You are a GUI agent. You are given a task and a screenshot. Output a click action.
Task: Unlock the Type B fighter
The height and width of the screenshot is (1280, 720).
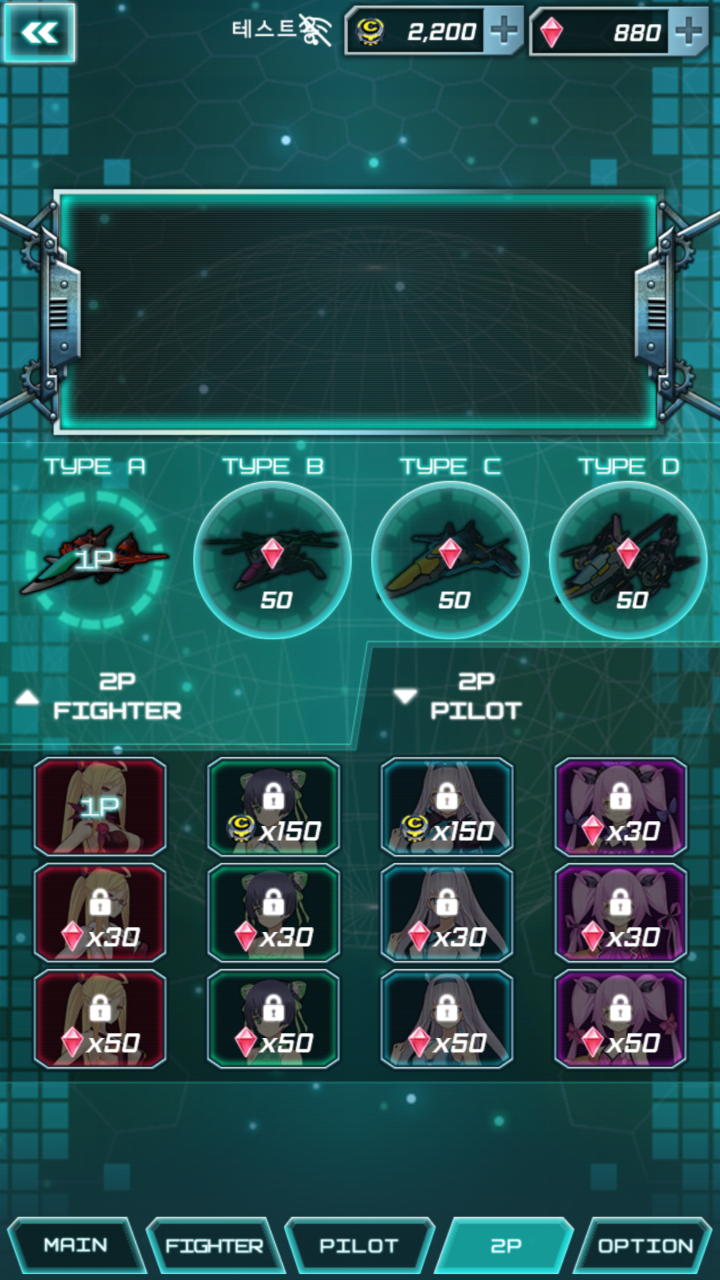point(272,560)
